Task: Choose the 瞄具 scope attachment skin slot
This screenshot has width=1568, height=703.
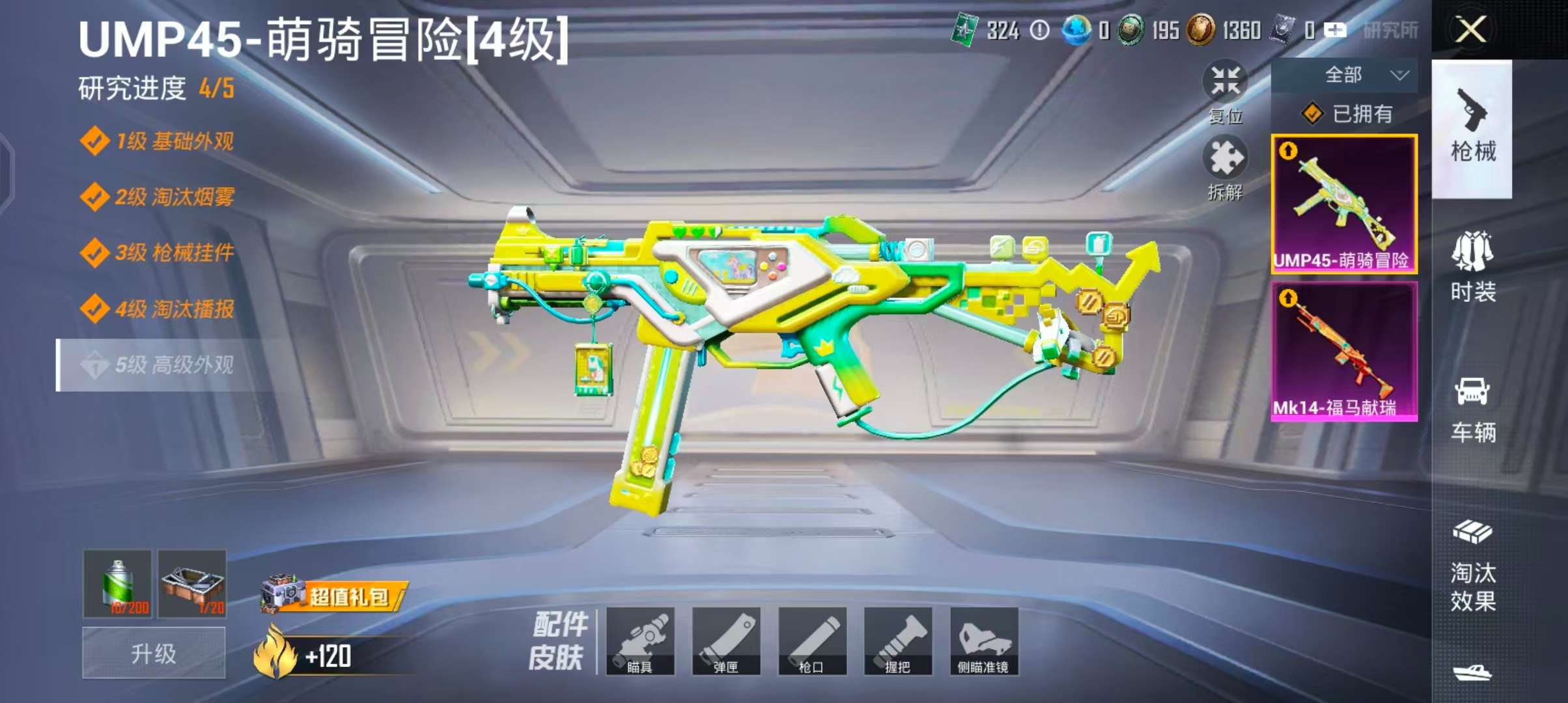Action: click(x=640, y=641)
